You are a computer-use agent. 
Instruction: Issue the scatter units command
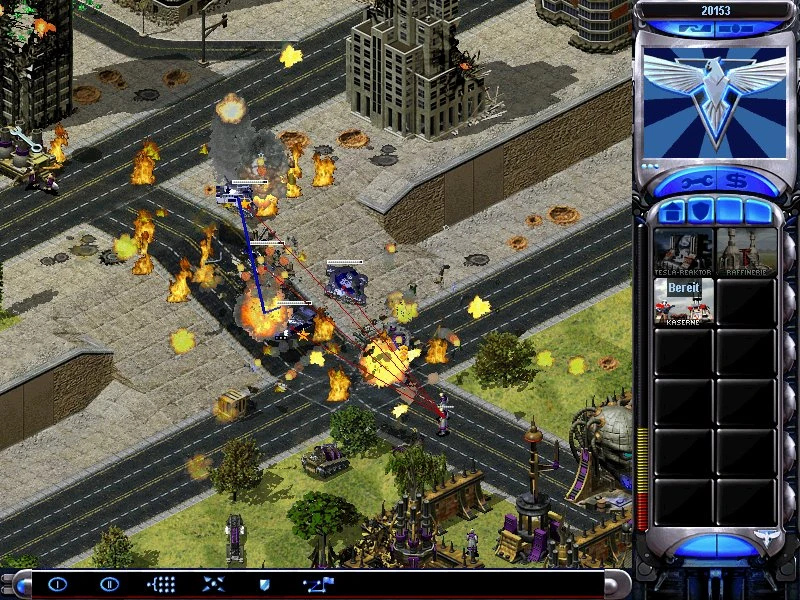[x=213, y=584]
